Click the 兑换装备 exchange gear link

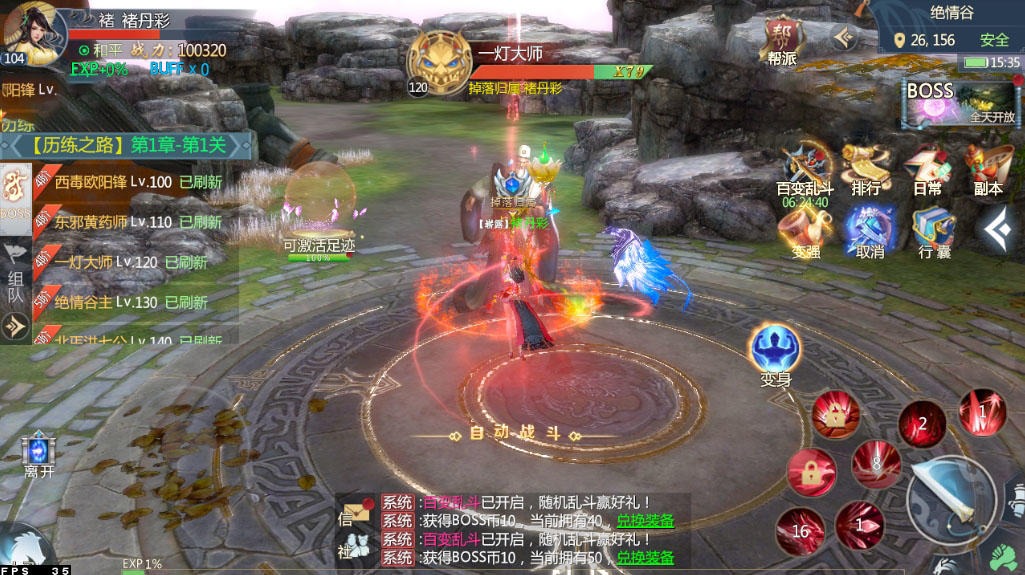point(644,521)
